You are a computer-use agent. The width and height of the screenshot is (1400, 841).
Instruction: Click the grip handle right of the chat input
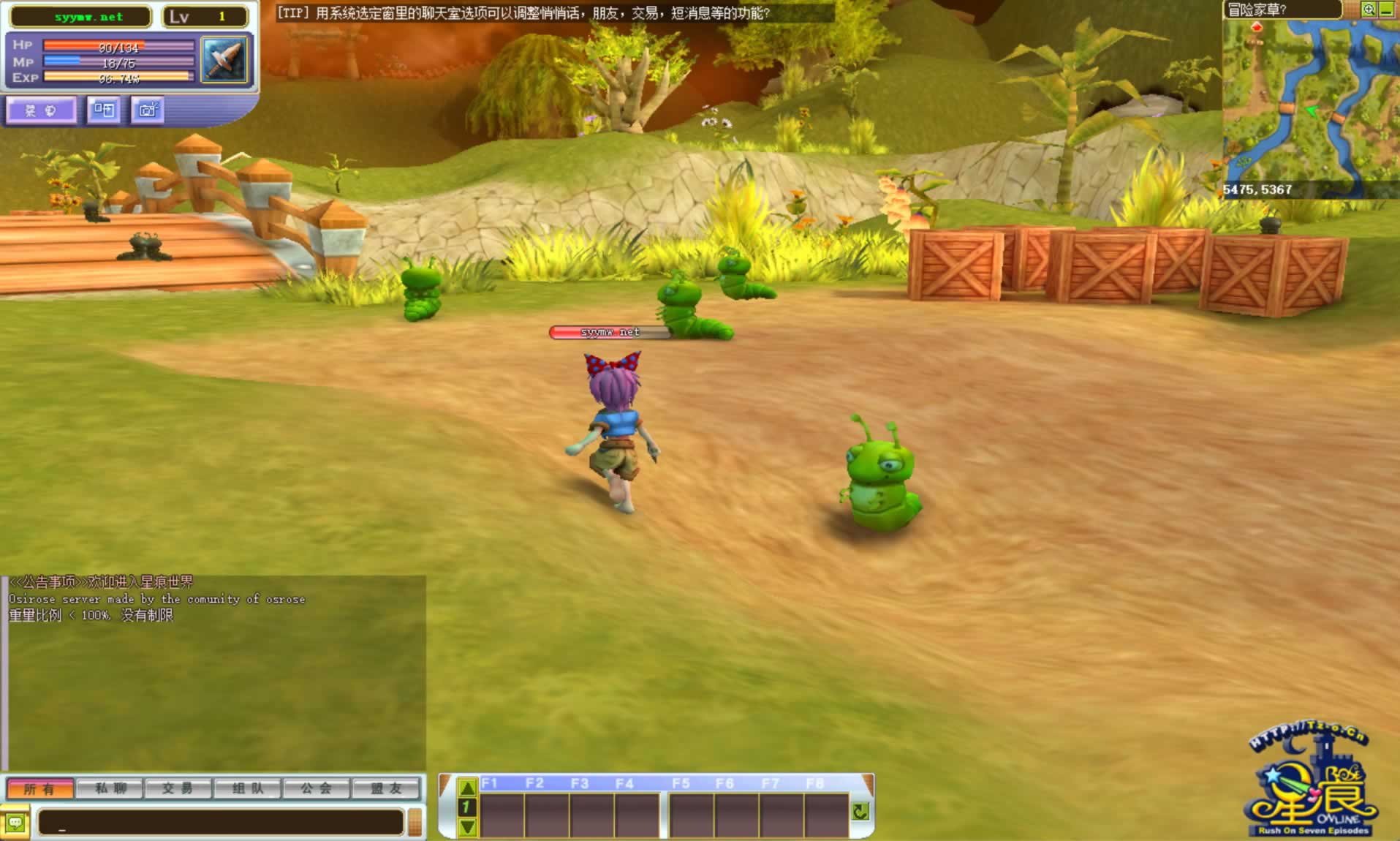pos(415,823)
